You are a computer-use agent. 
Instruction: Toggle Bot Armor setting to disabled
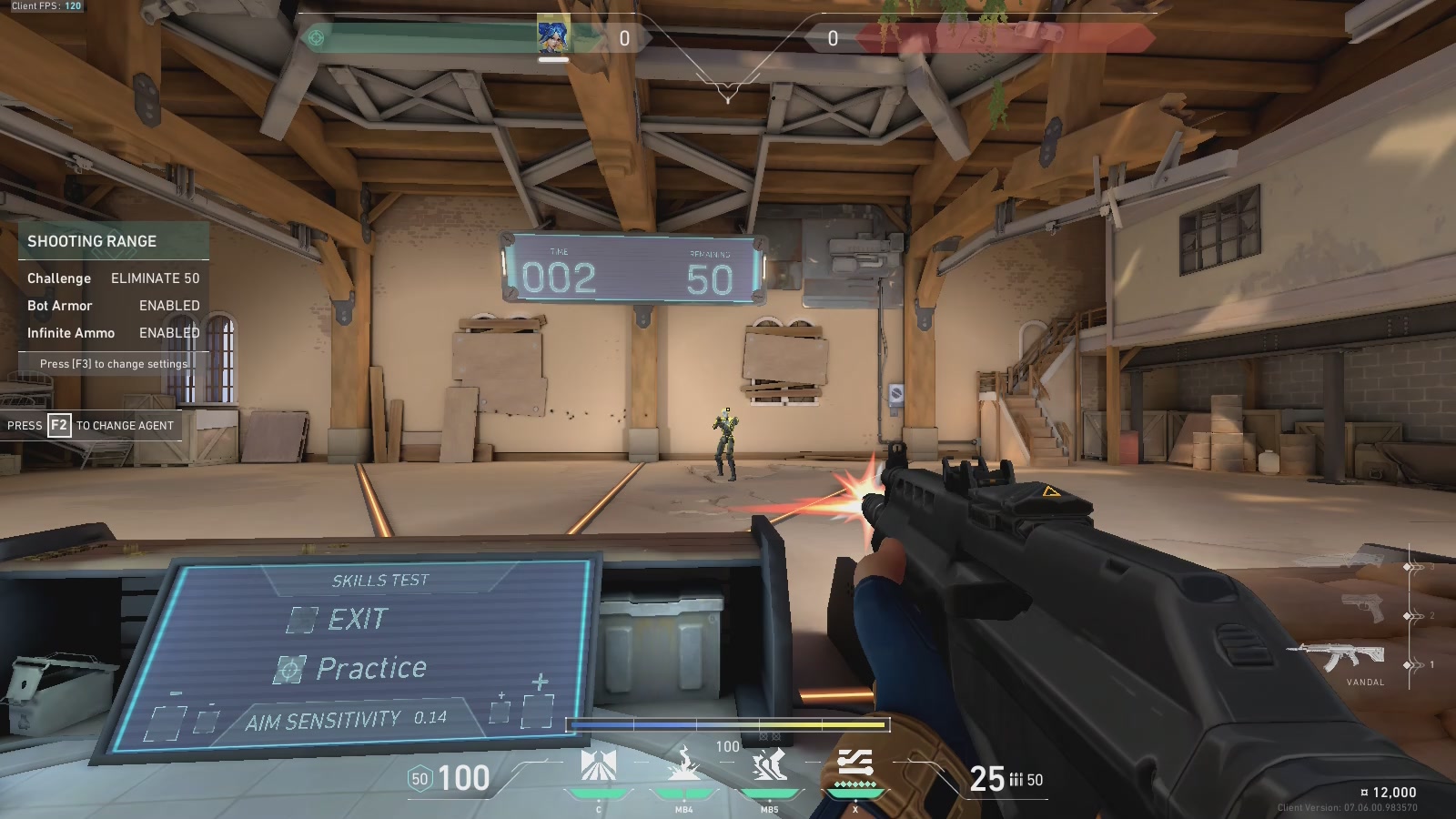coord(168,306)
